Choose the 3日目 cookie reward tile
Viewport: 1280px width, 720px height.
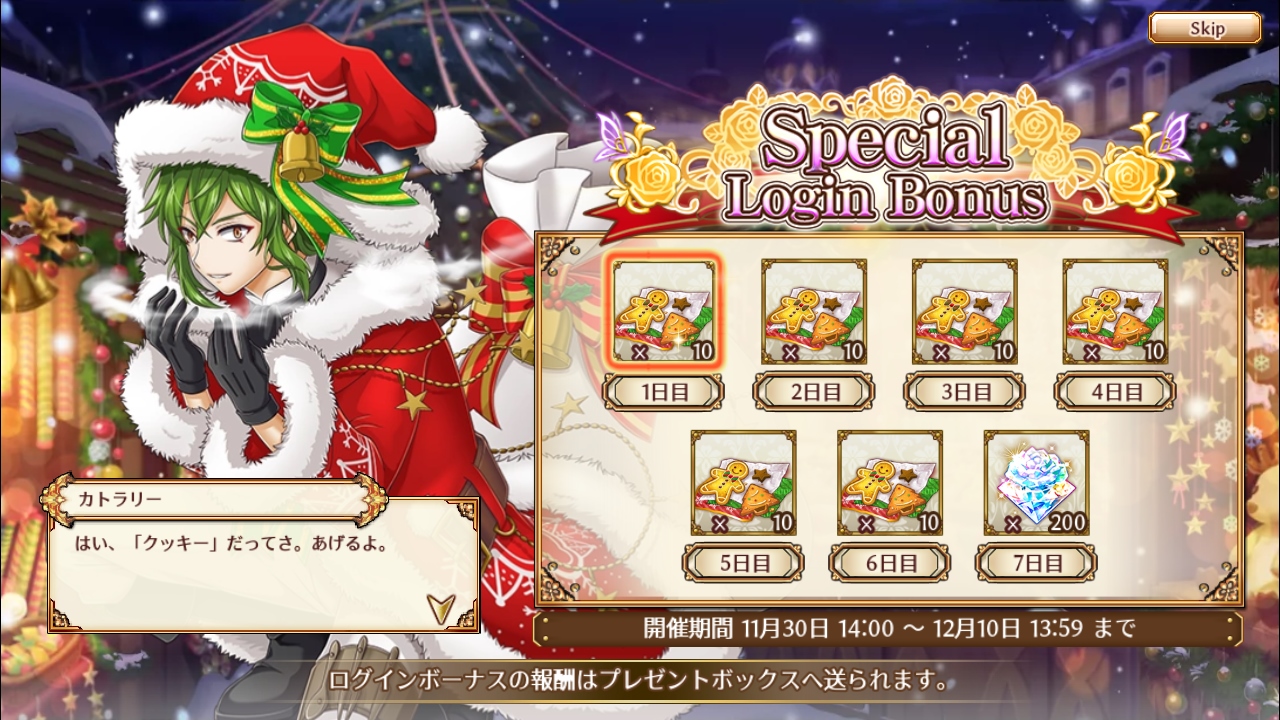point(964,313)
